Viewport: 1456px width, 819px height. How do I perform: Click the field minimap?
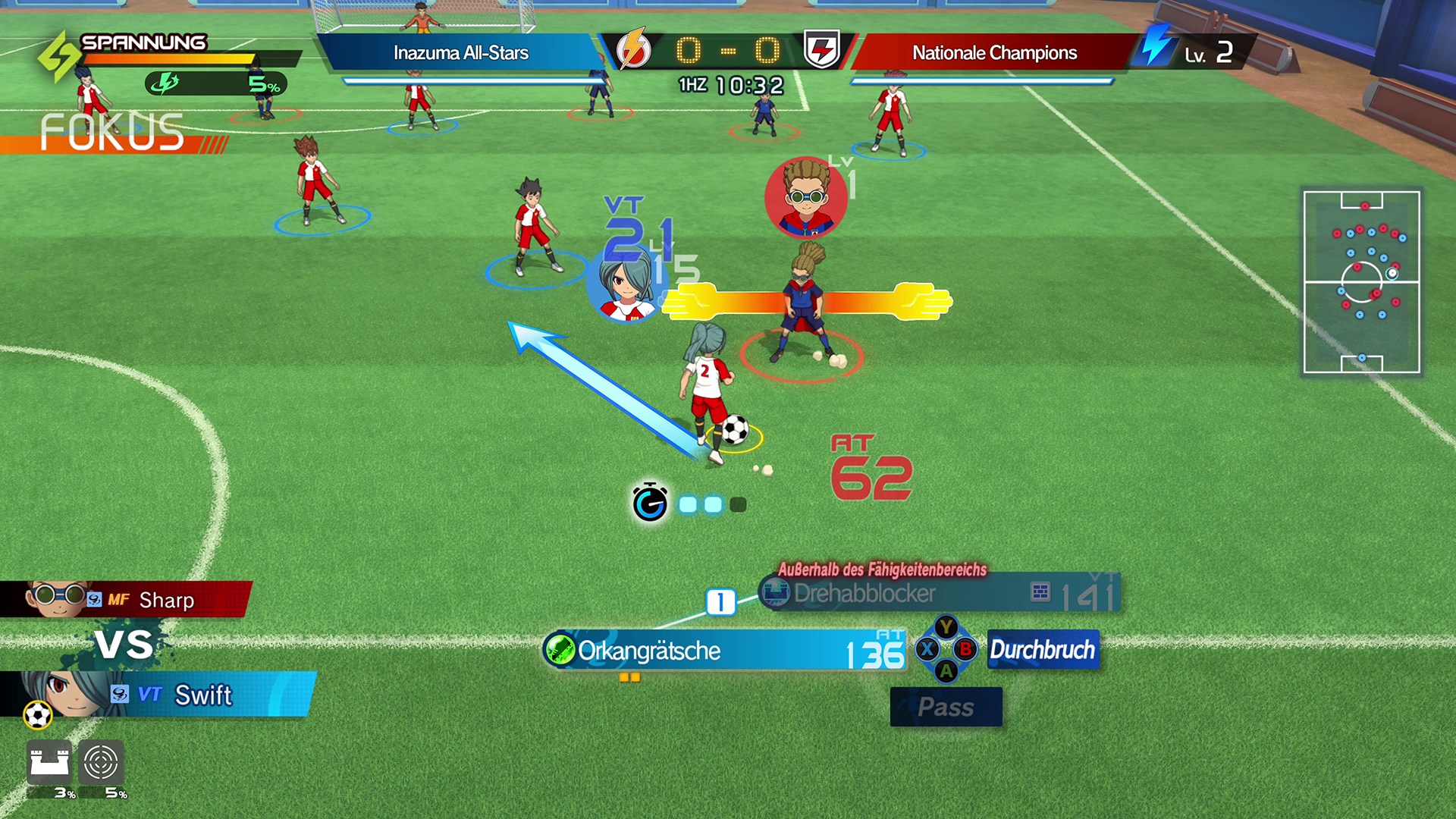(1361, 282)
